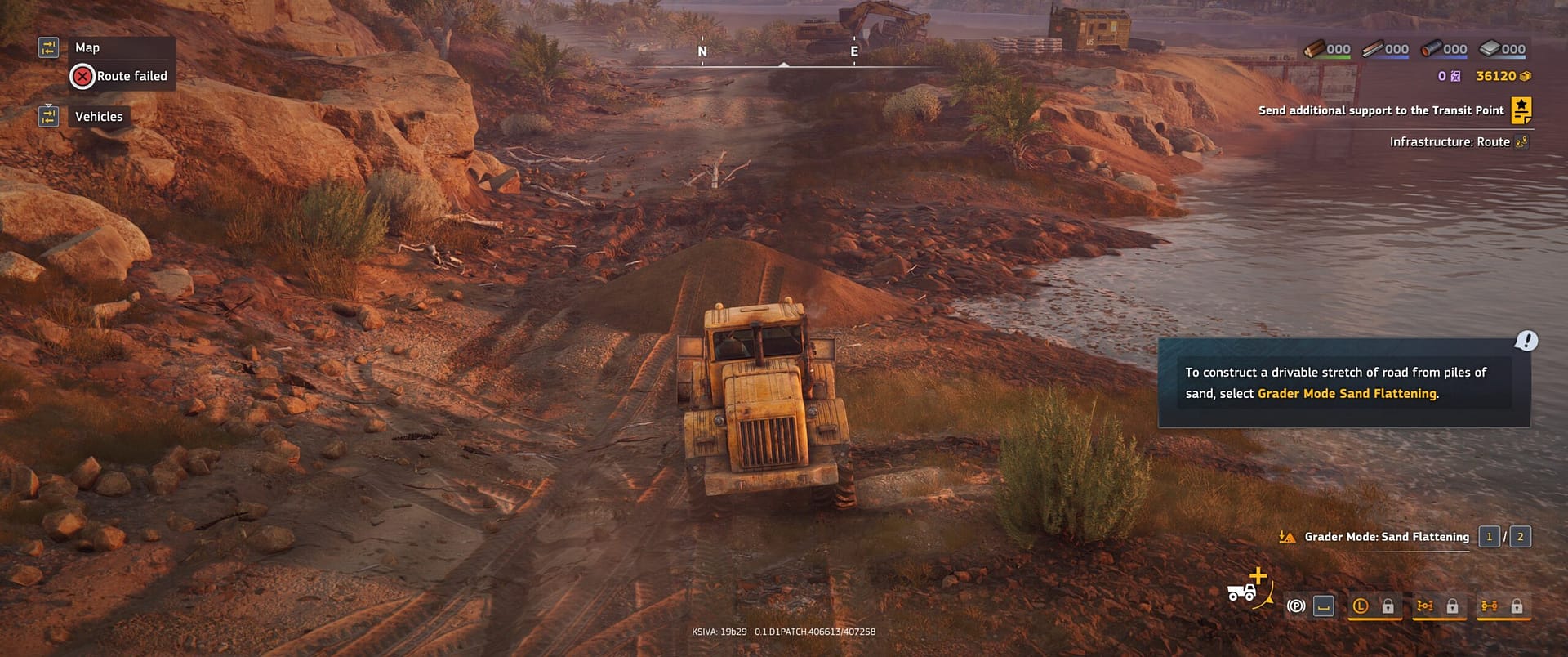This screenshot has height=657, width=1568.
Task: Open the Transit Point objective star icon
Action: (x=1521, y=110)
